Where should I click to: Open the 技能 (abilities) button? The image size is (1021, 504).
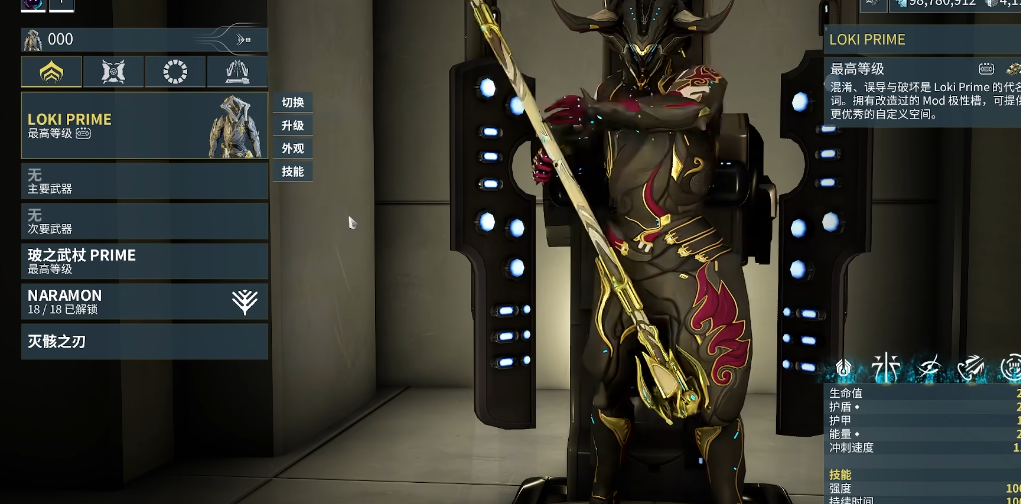(x=292, y=172)
